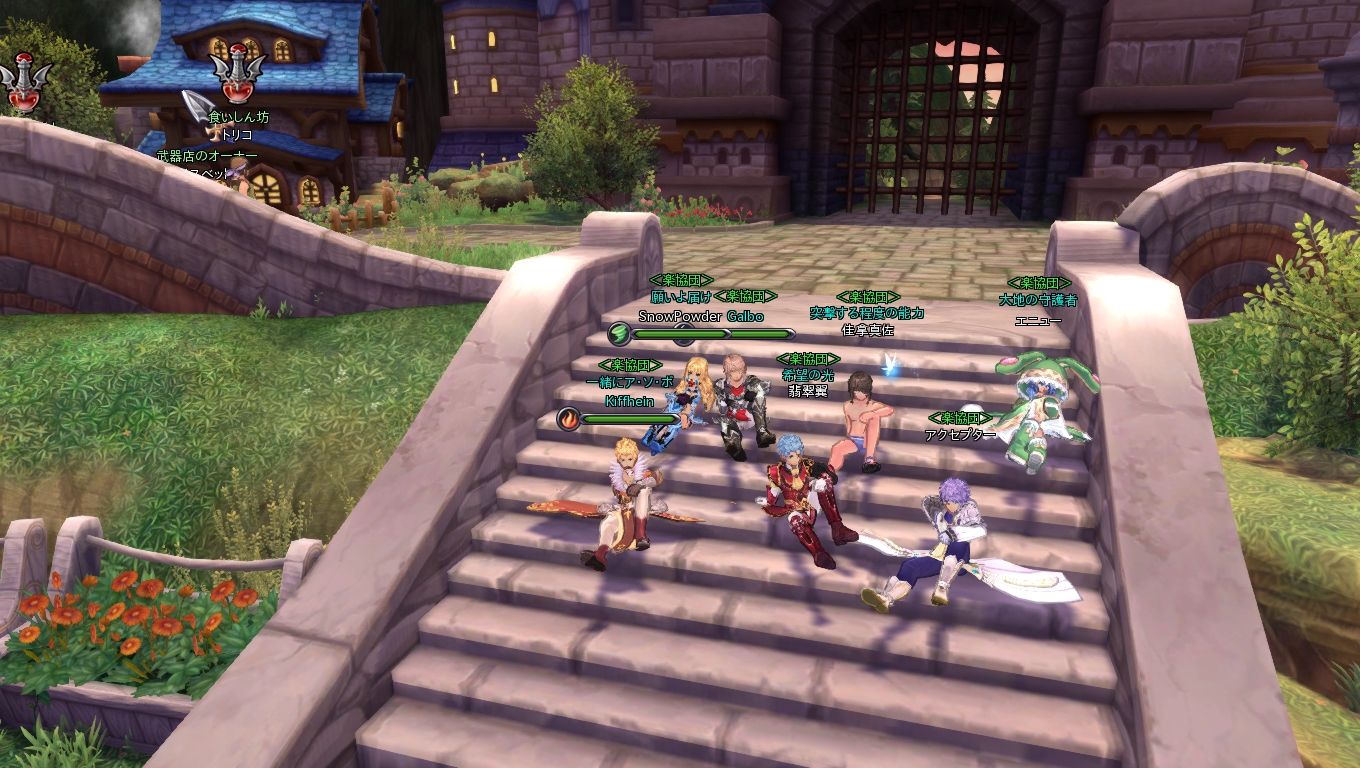This screenshot has width=1360, height=768.
Task: Click the winged potion icon above トリコ
Action: pos(237,78)
